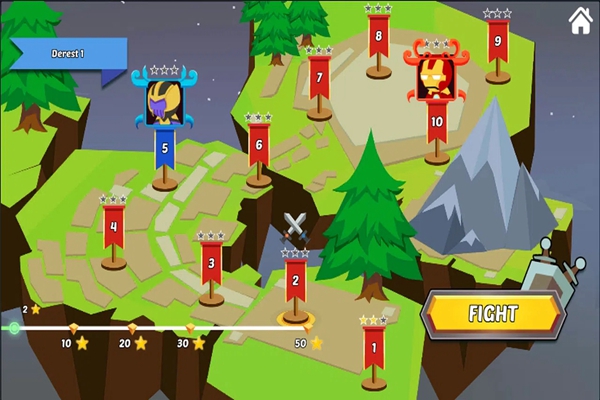
Task: Select the level 7 flag
Action: pyautogui.click(x=319, y=78)
